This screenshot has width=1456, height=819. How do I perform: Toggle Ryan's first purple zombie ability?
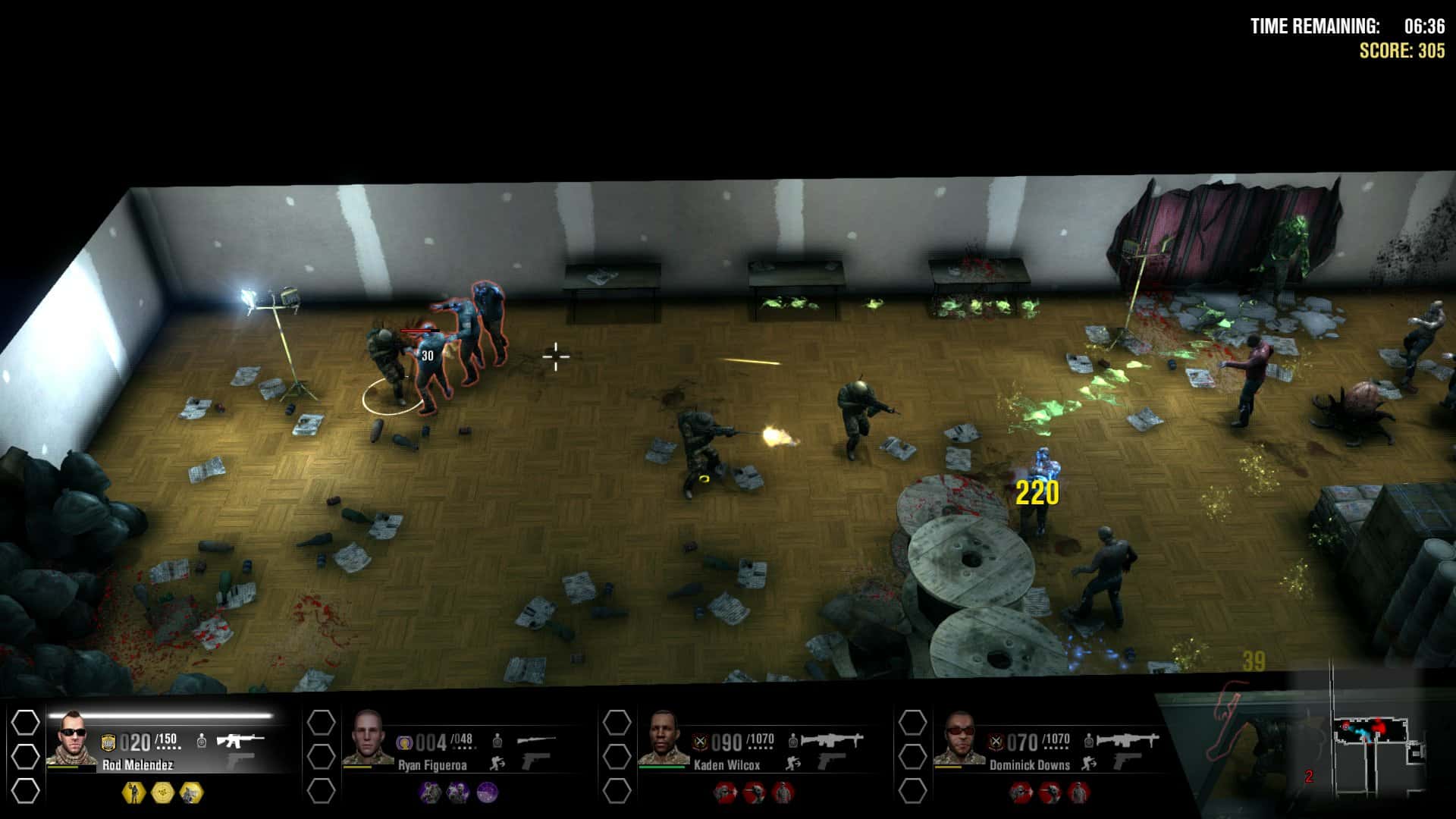coord(428,792)
